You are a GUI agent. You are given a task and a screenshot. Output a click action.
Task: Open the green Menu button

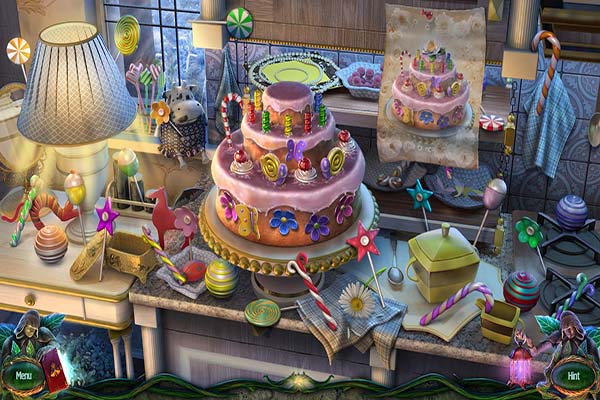pyautogui.click(x=22, y=376)
